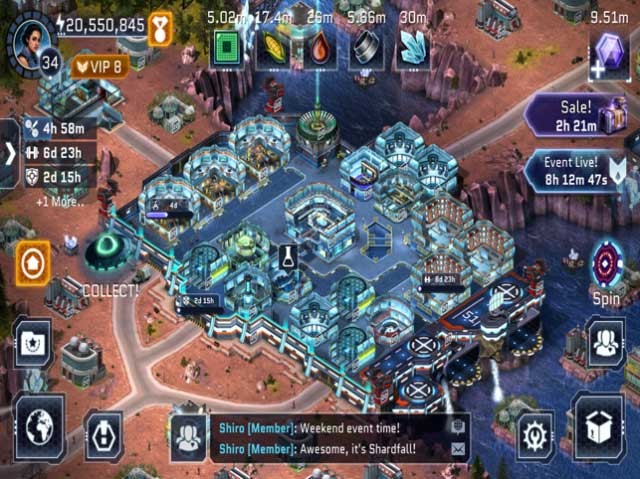The image size is (640, 479).
Task: Open the Spin wheel
Action: click(x=607, y=267)
